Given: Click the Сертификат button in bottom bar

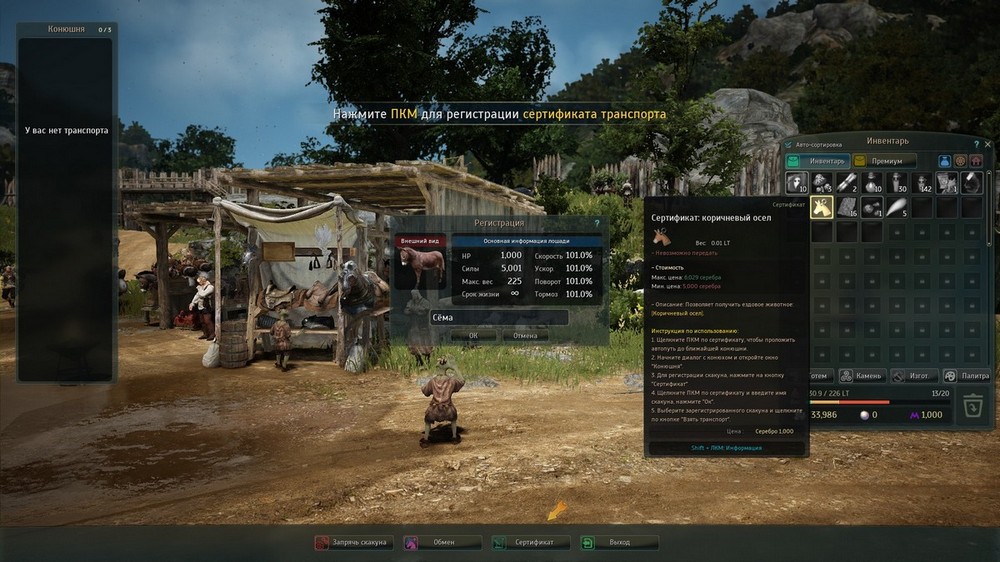Looking at the screenshot, I should [530, 542].
